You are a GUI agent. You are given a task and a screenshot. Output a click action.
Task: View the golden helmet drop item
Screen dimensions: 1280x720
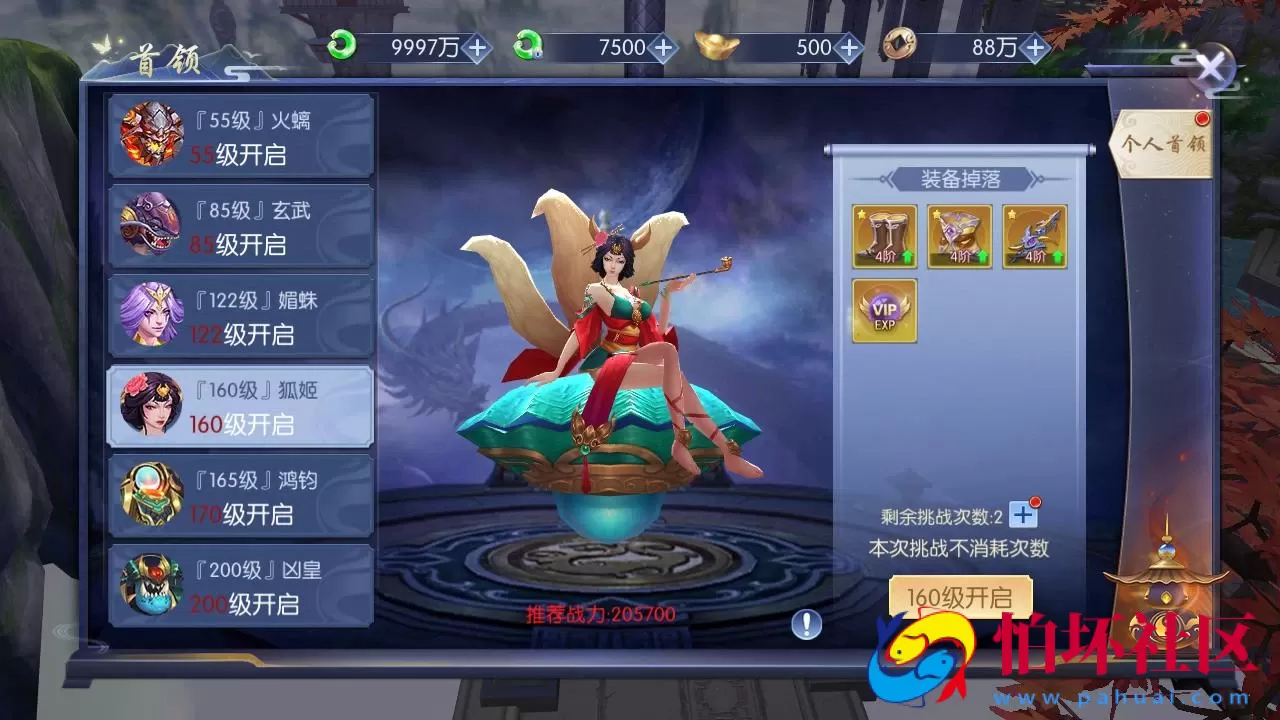(958, 236)
